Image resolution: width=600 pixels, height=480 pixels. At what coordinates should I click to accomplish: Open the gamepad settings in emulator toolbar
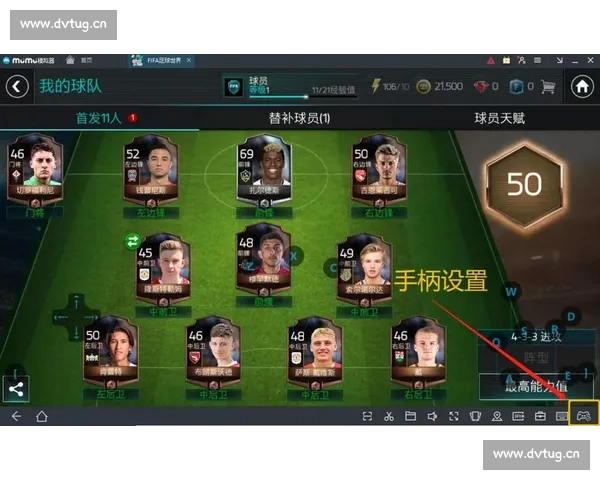coord(584,416)
